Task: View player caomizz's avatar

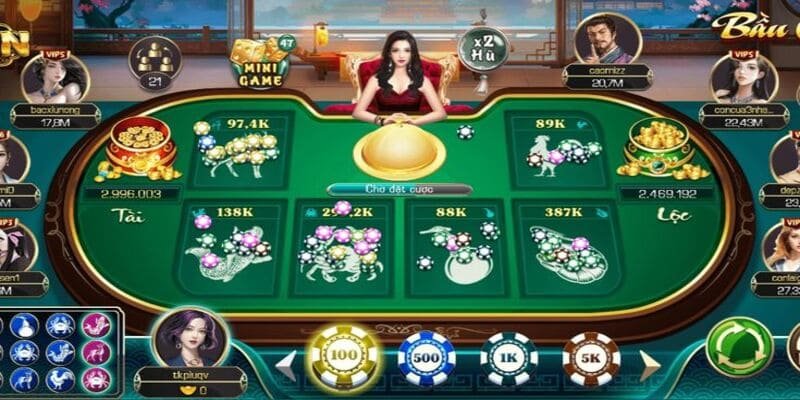Action: tap(606, 40)
